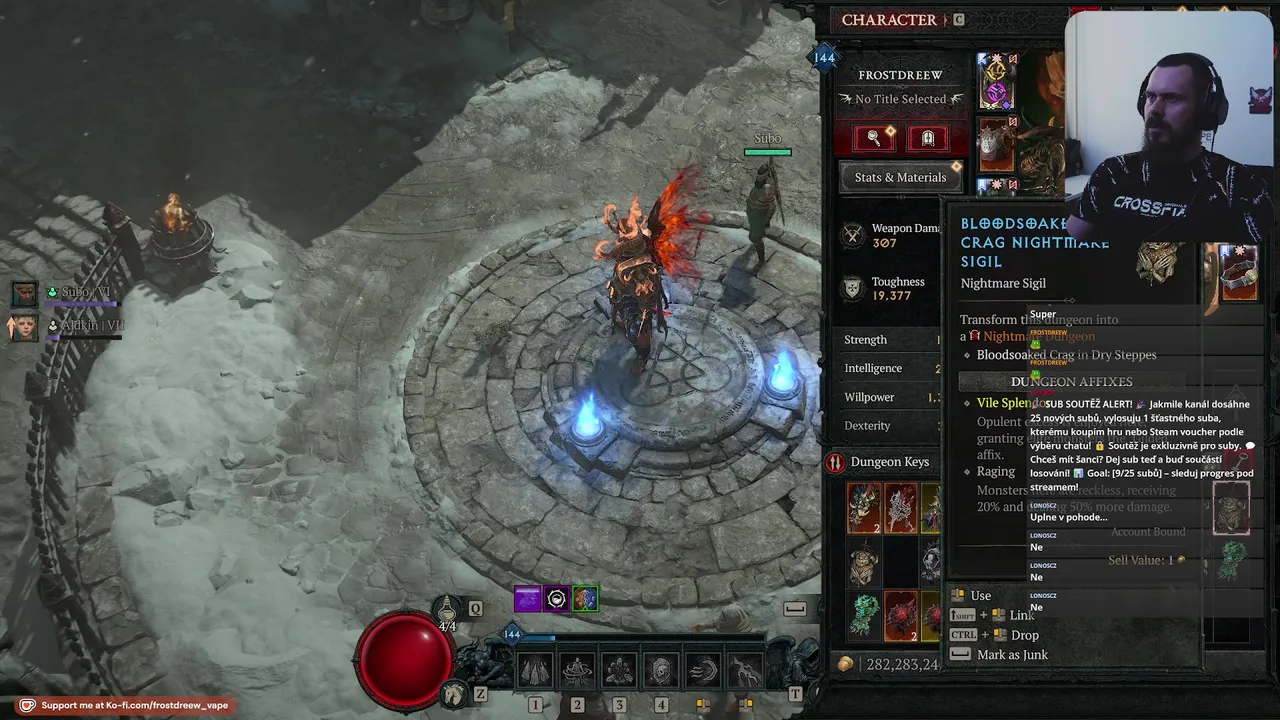Image resolution: width=1280 pixels, height=720 pixels.
Task: Click the magnifying glass inspect button
Action: 873,138
